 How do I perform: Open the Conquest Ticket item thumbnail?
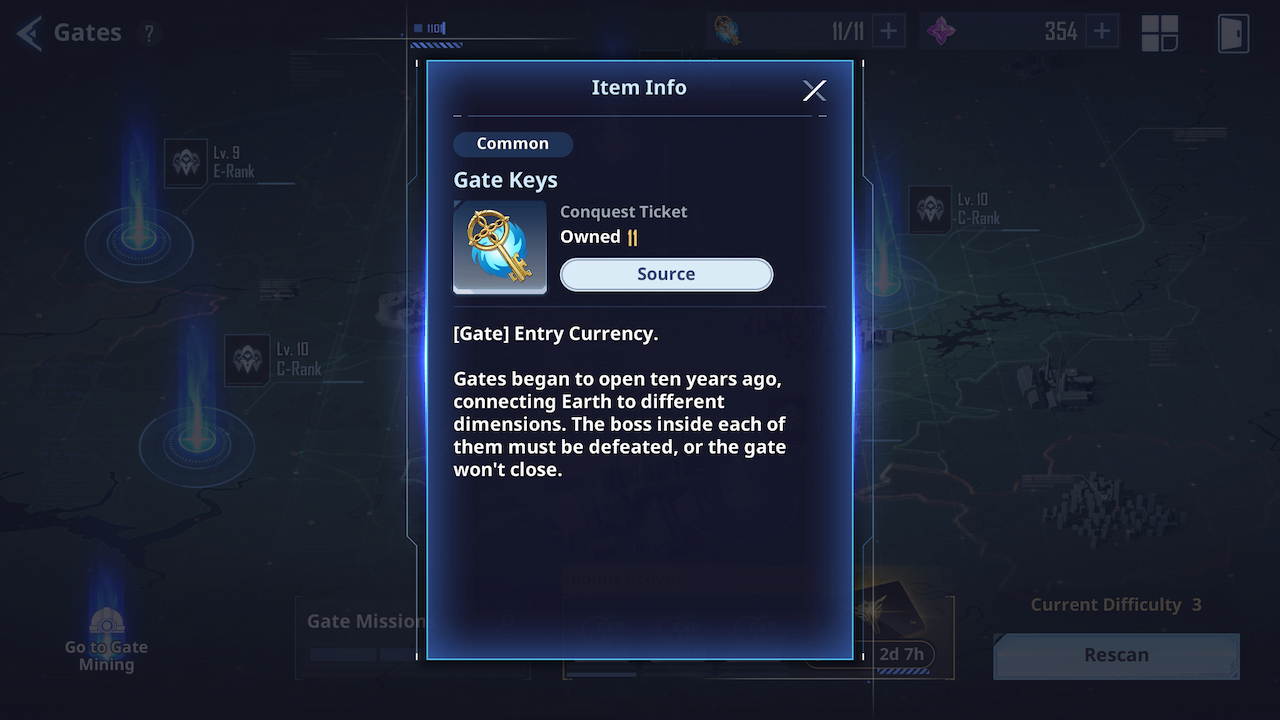(500, 247)
